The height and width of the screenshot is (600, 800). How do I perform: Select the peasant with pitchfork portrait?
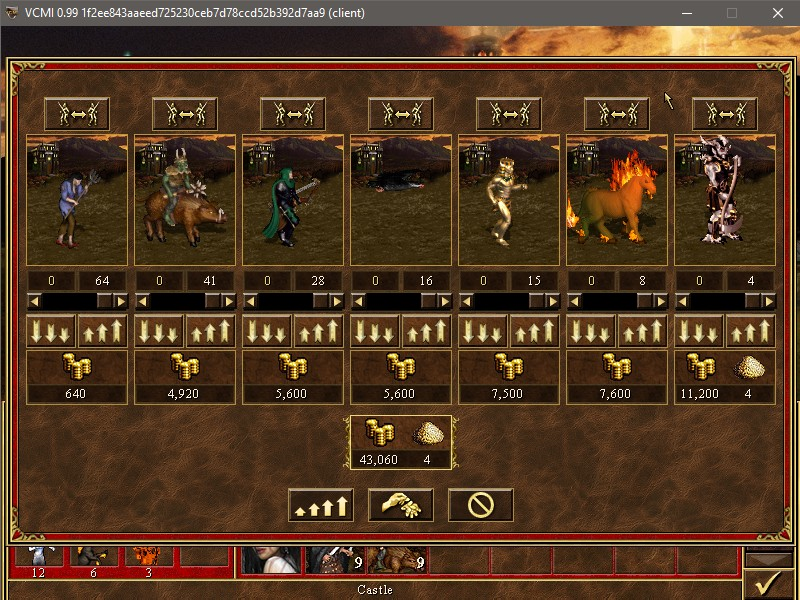coord(77,200)
